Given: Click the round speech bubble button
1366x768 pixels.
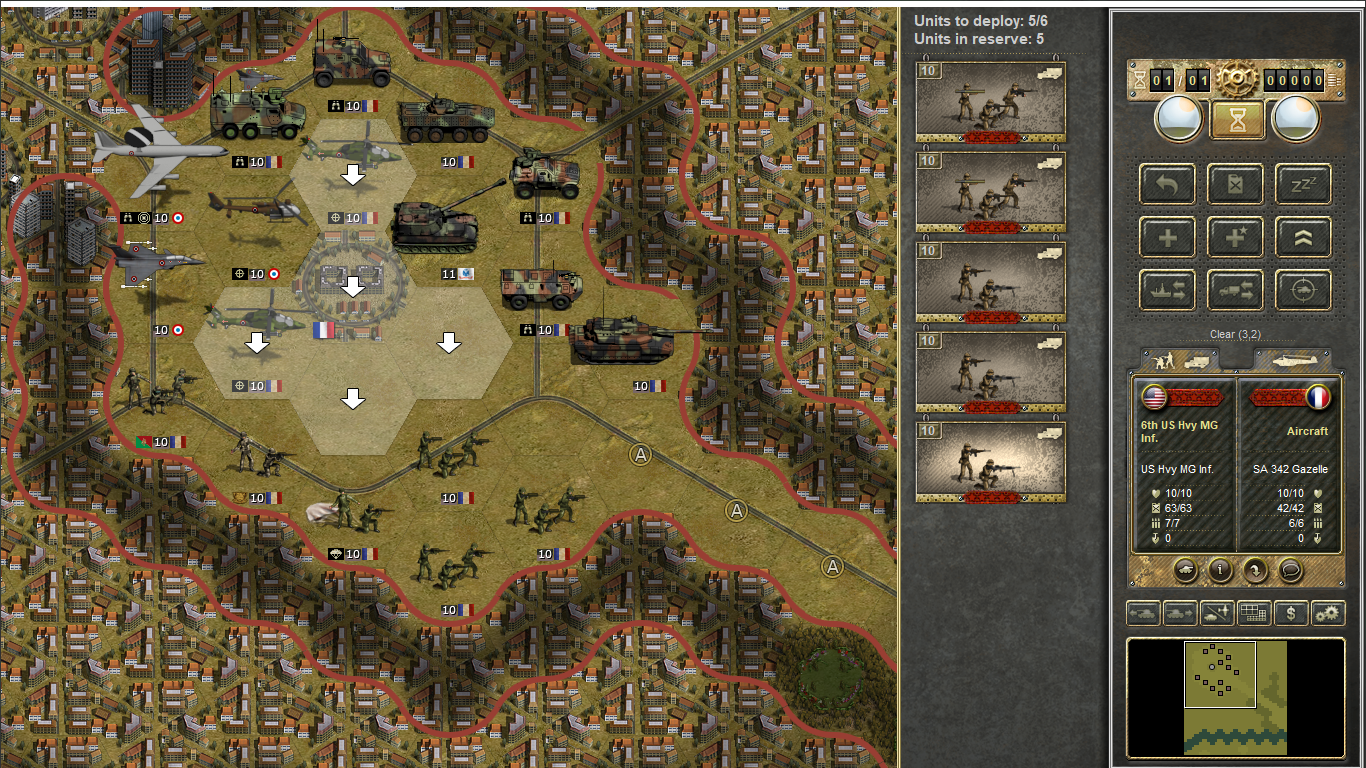Looking at the screenshot, I should [1291, 570].
